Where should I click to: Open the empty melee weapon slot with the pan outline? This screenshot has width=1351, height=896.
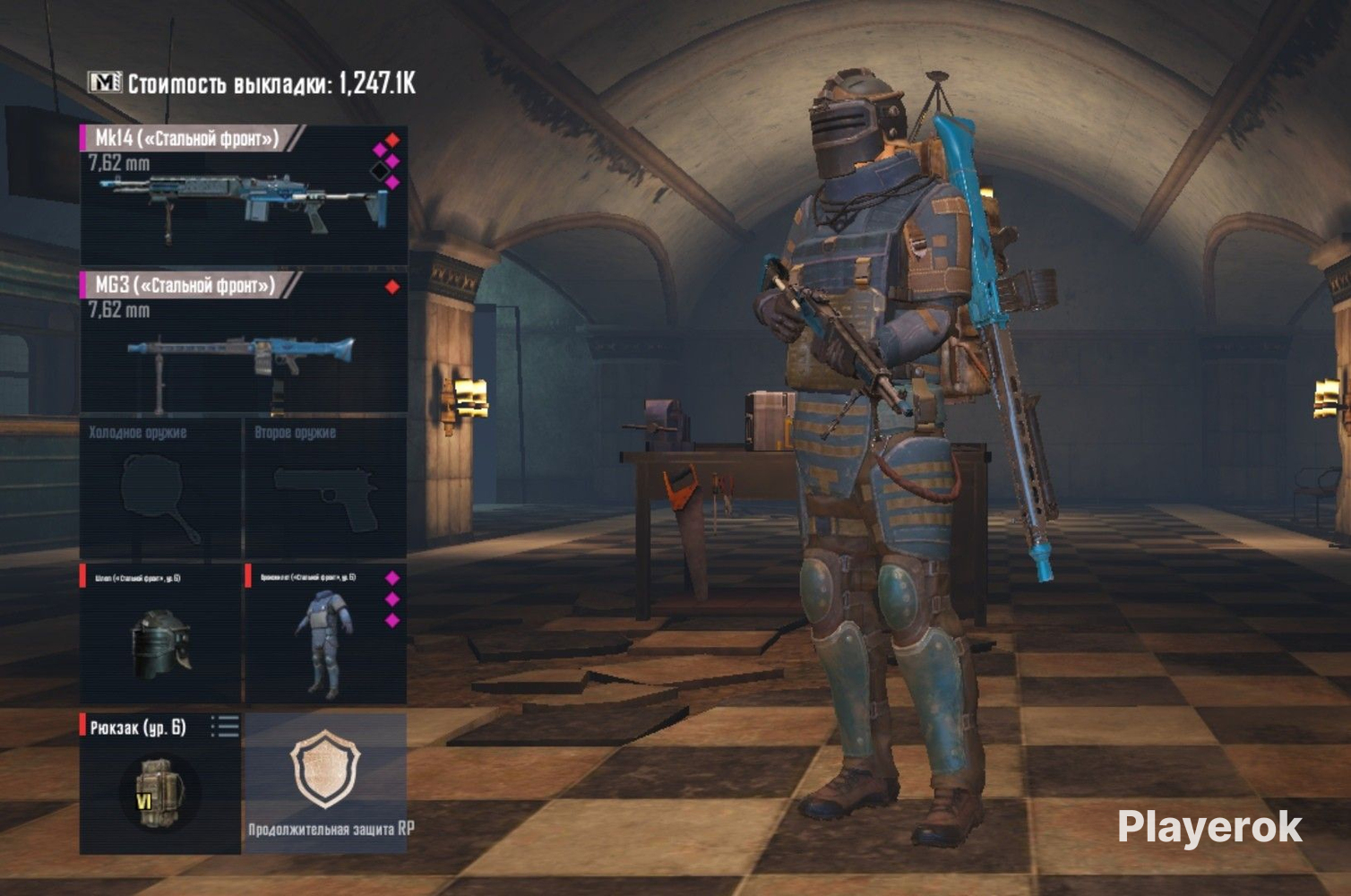[160, 489]
